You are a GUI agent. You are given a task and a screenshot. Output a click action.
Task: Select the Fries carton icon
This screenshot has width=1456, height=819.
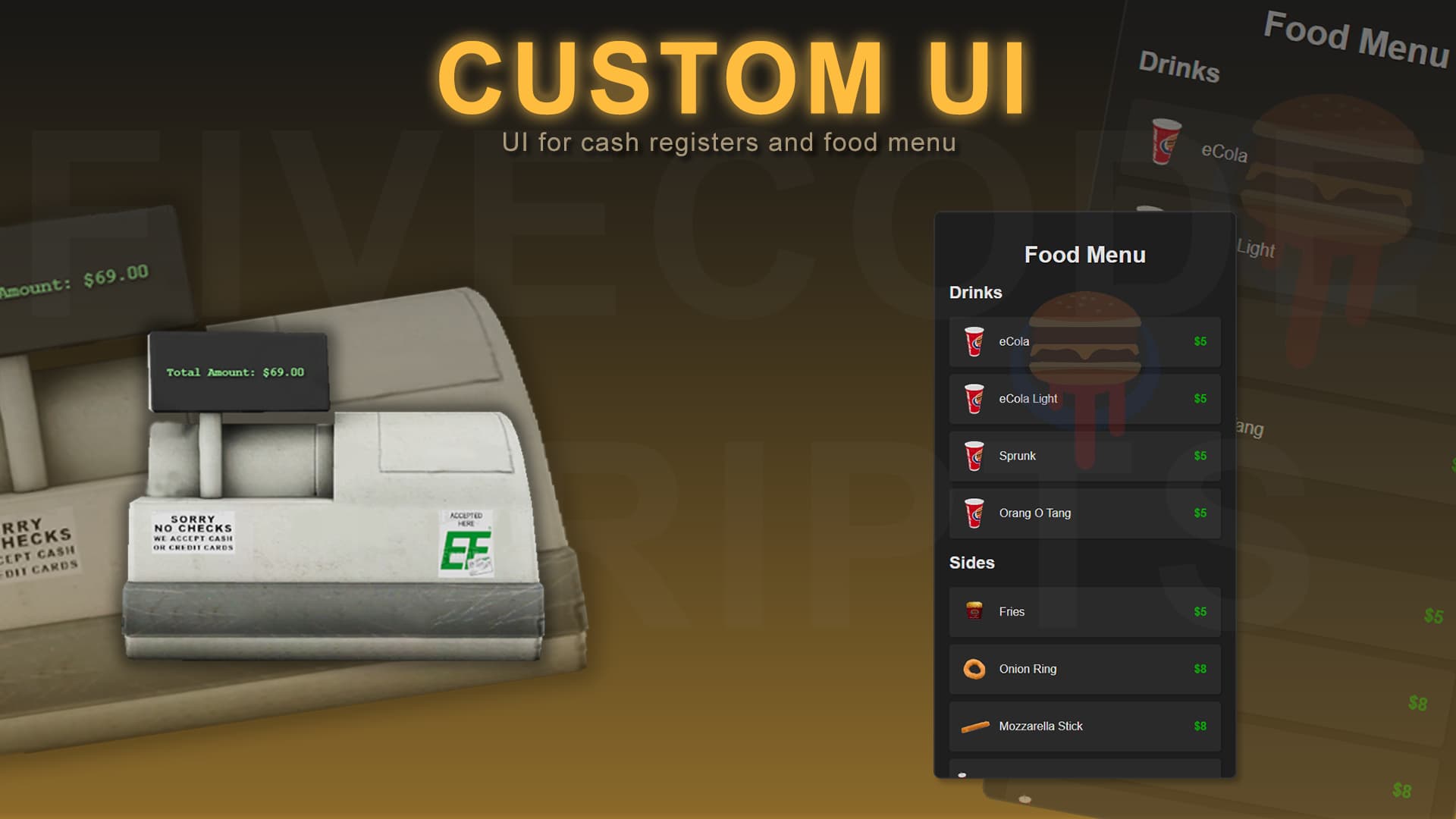coord(975,612)
